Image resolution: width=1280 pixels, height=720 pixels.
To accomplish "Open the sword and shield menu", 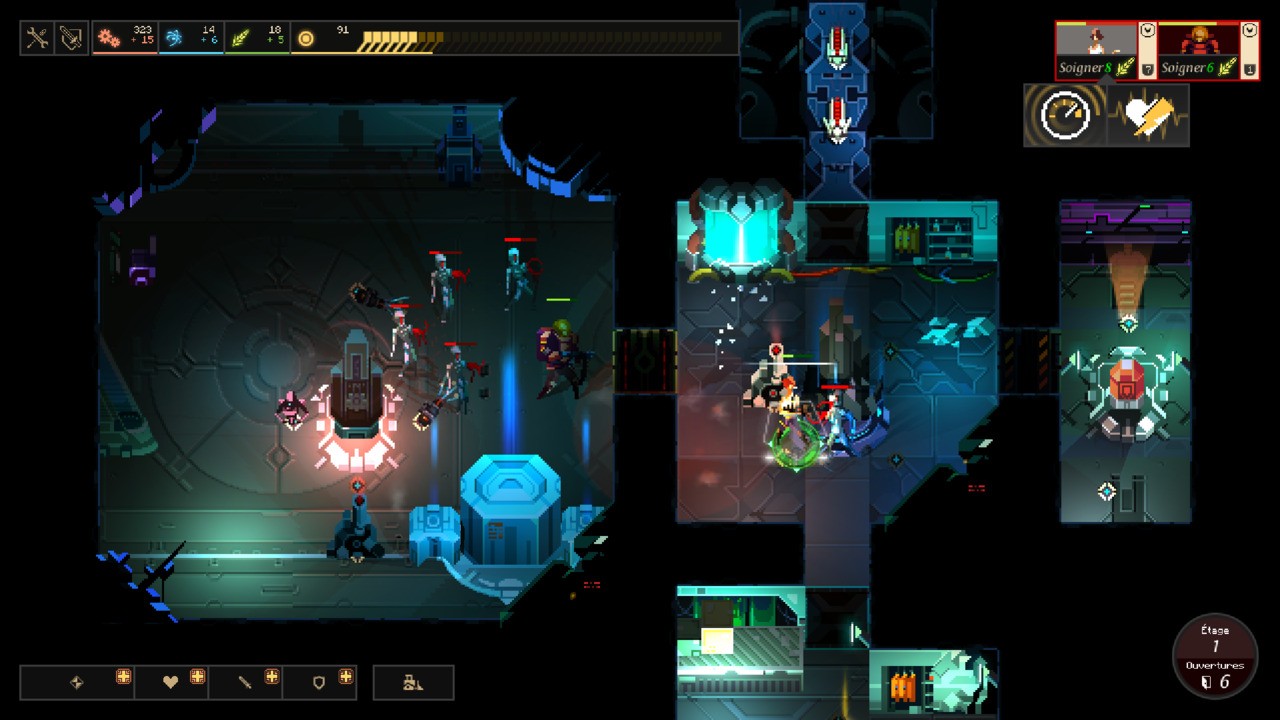I will [71, 38].
